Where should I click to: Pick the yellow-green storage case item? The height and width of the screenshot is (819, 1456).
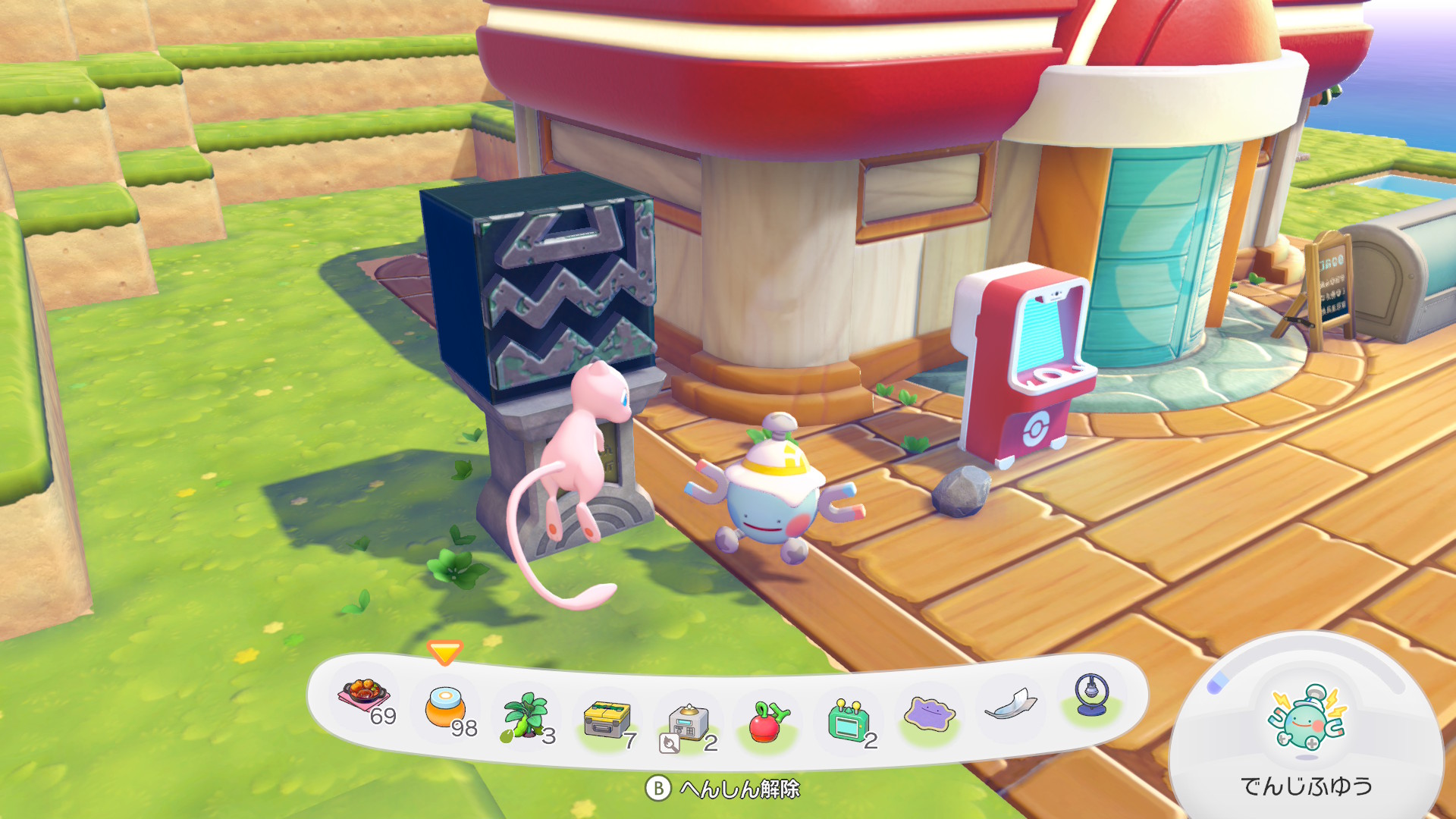pyautogui.click(x=607, y=720)
